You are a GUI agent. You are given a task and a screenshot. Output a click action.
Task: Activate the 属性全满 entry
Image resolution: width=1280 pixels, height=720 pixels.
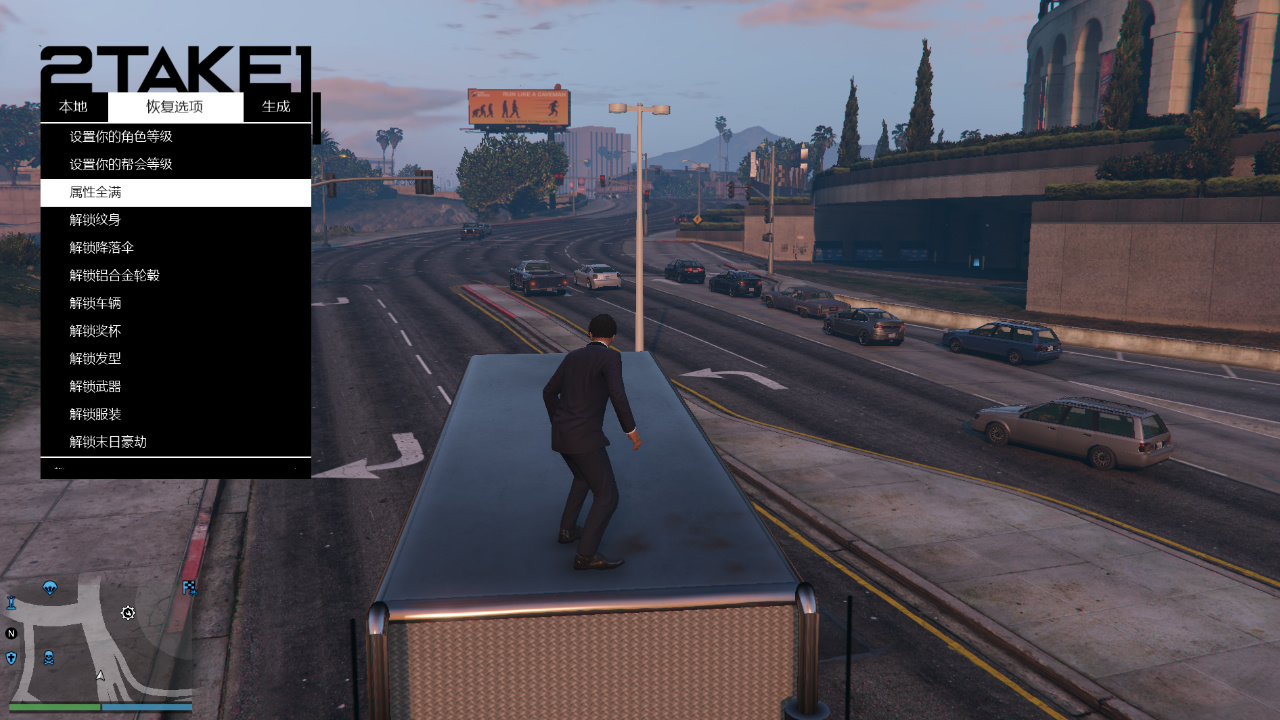click(x=96, y=192)
